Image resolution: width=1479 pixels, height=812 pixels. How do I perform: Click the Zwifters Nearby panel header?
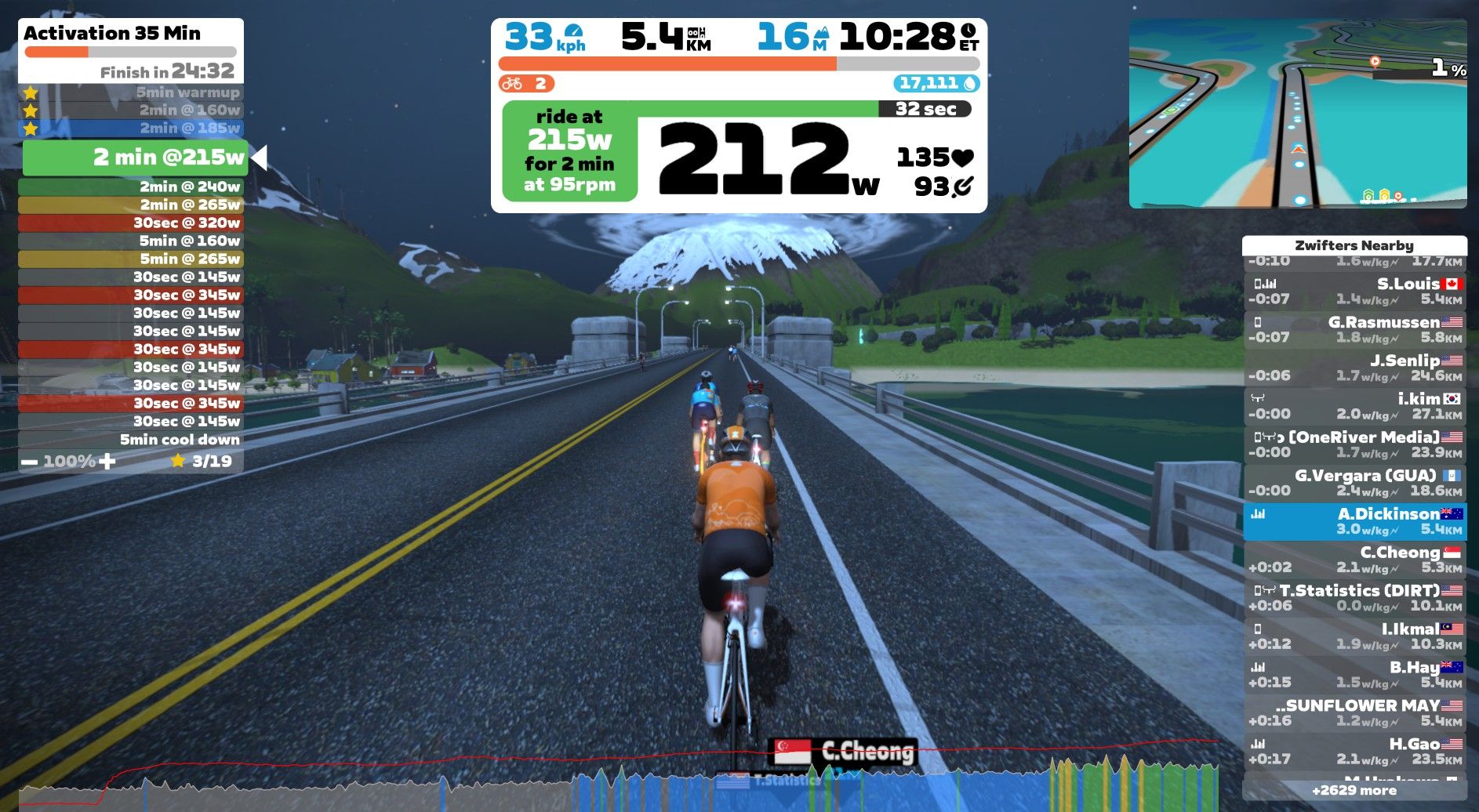pos(1356,245)
